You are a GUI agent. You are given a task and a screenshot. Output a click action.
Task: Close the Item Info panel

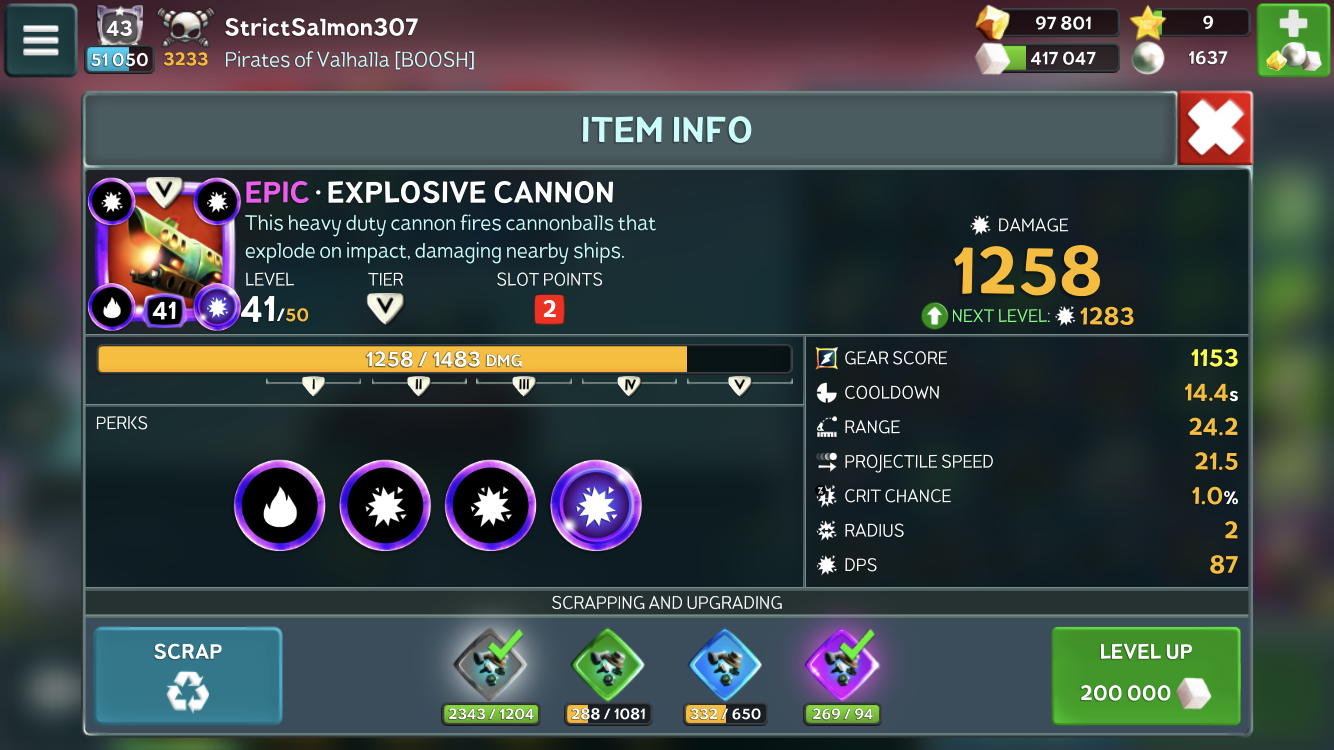[x=1215, y=128]
